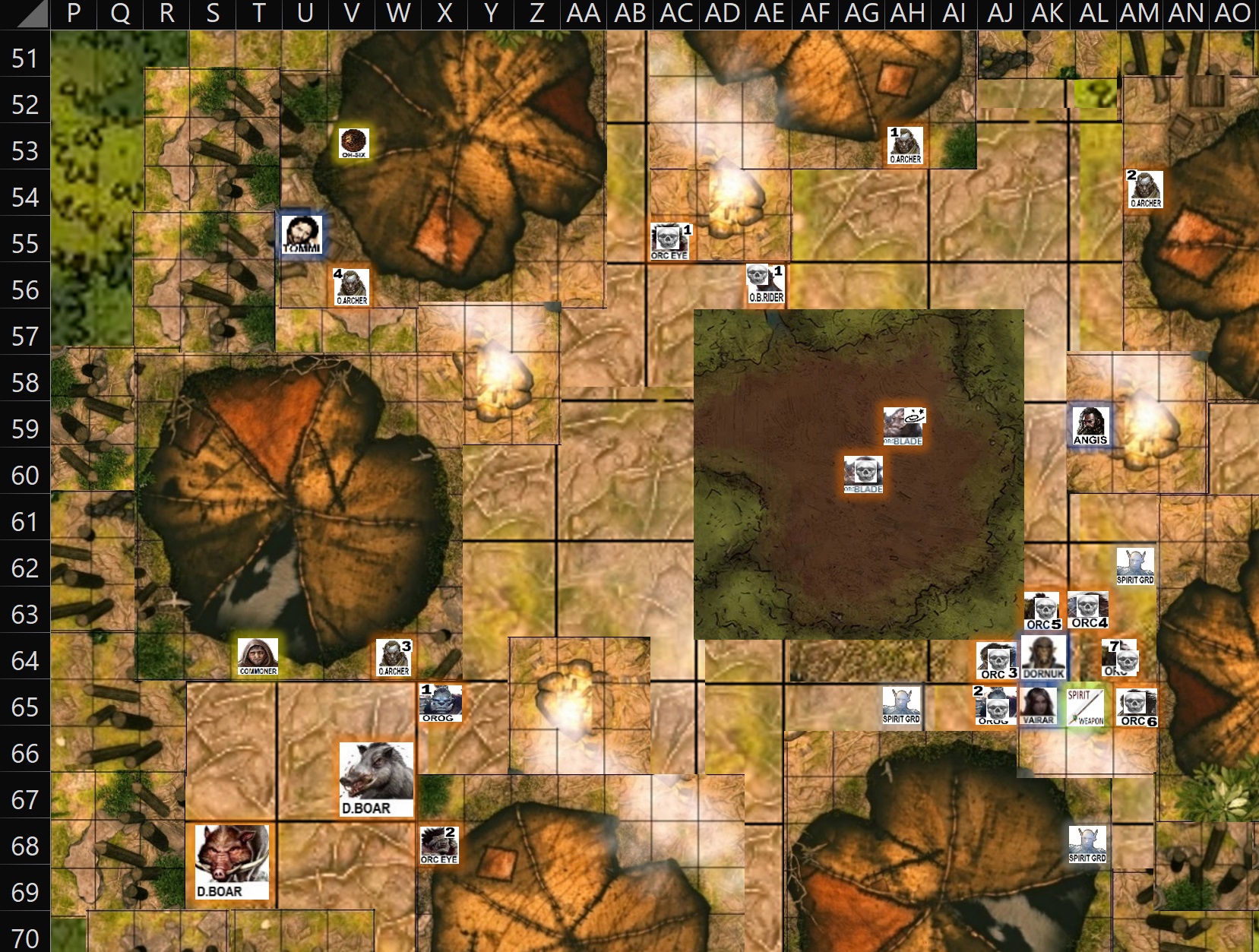Viewport: 1259px width, 952px height.
Task: Click the Spirit Weapon token
Action: pos(1085,707)
